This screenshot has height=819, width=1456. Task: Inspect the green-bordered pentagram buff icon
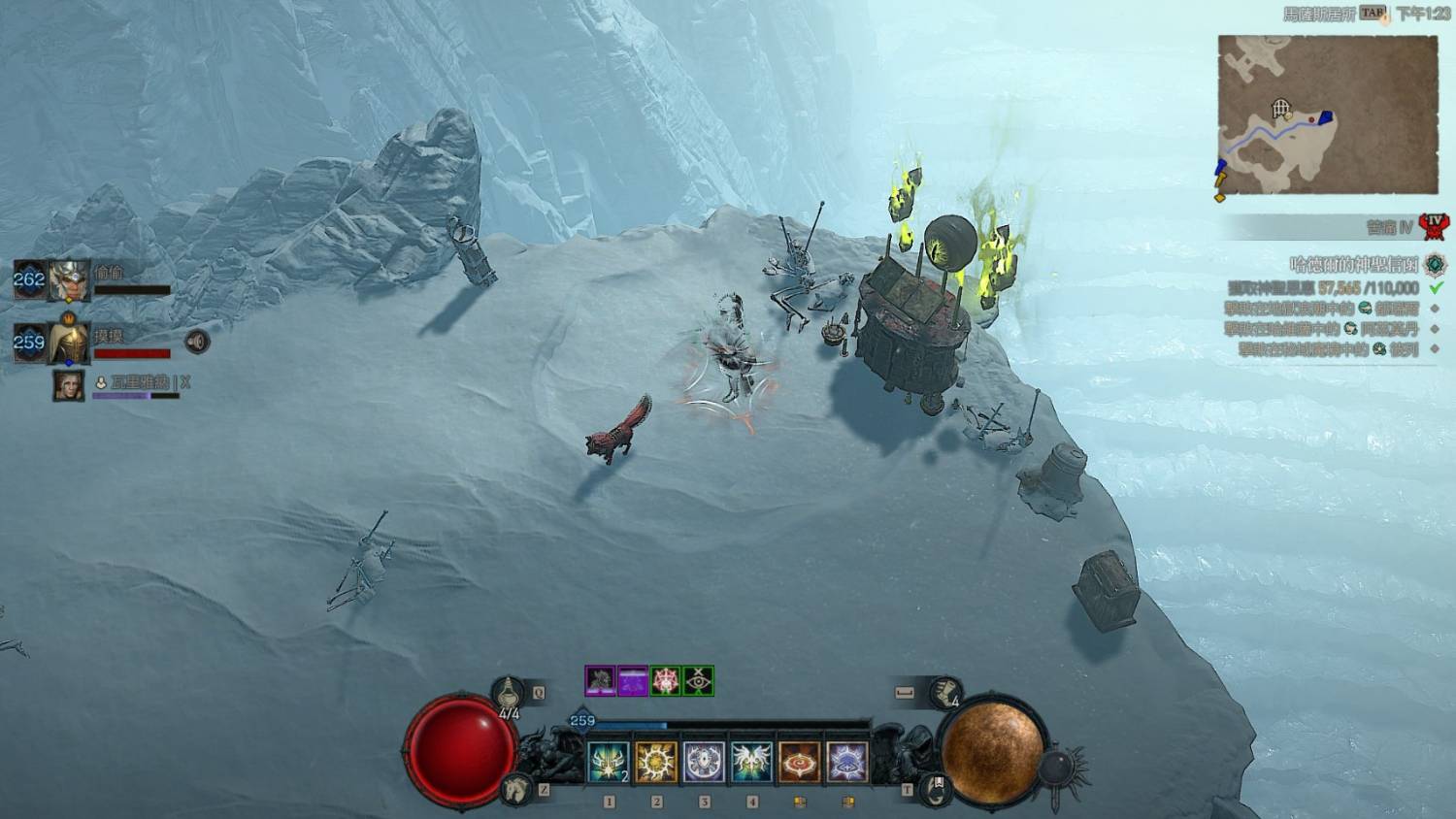[x=666, y=680]
